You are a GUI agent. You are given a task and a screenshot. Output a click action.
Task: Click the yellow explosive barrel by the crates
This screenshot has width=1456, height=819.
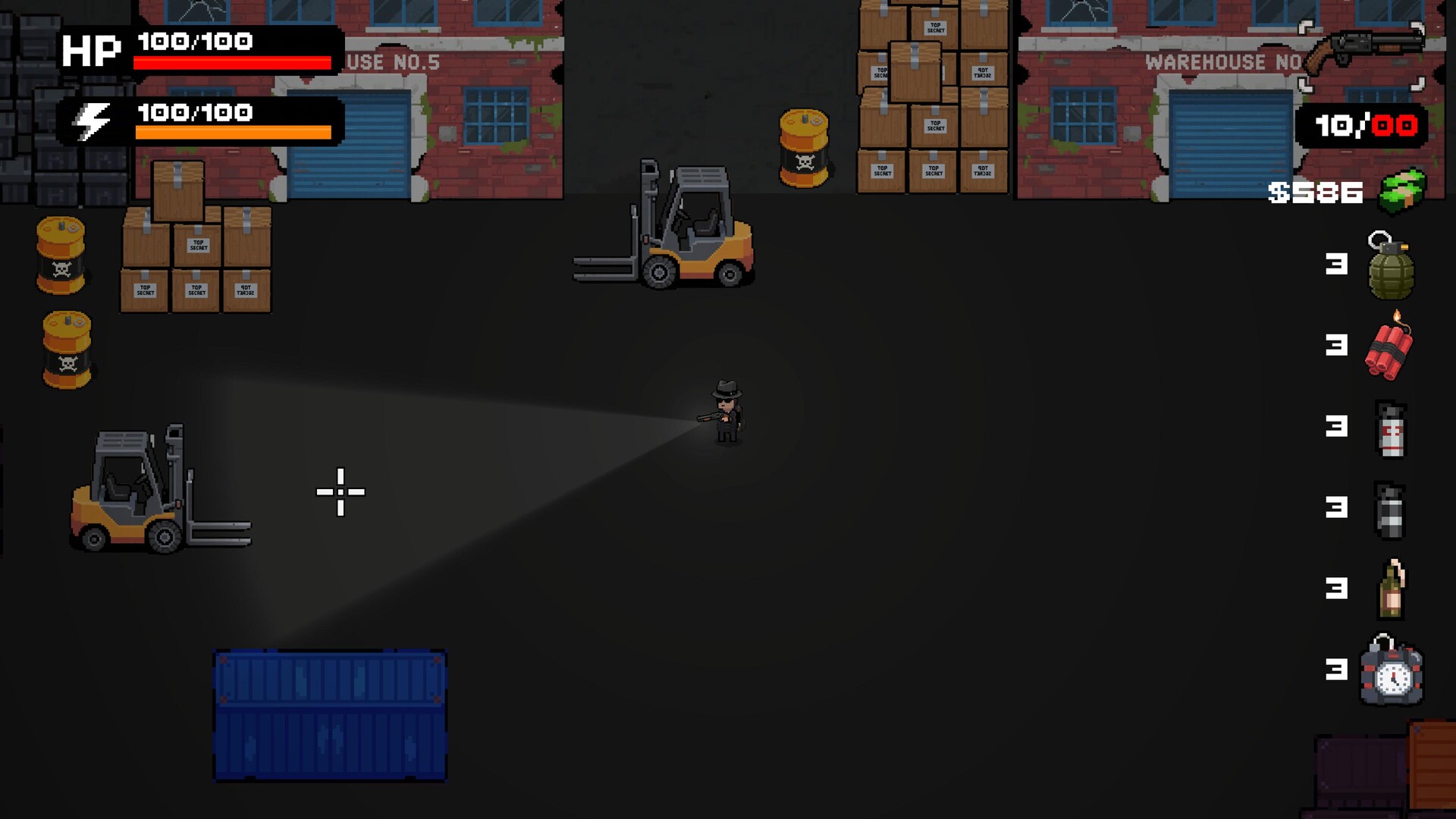tap(805, 148)
